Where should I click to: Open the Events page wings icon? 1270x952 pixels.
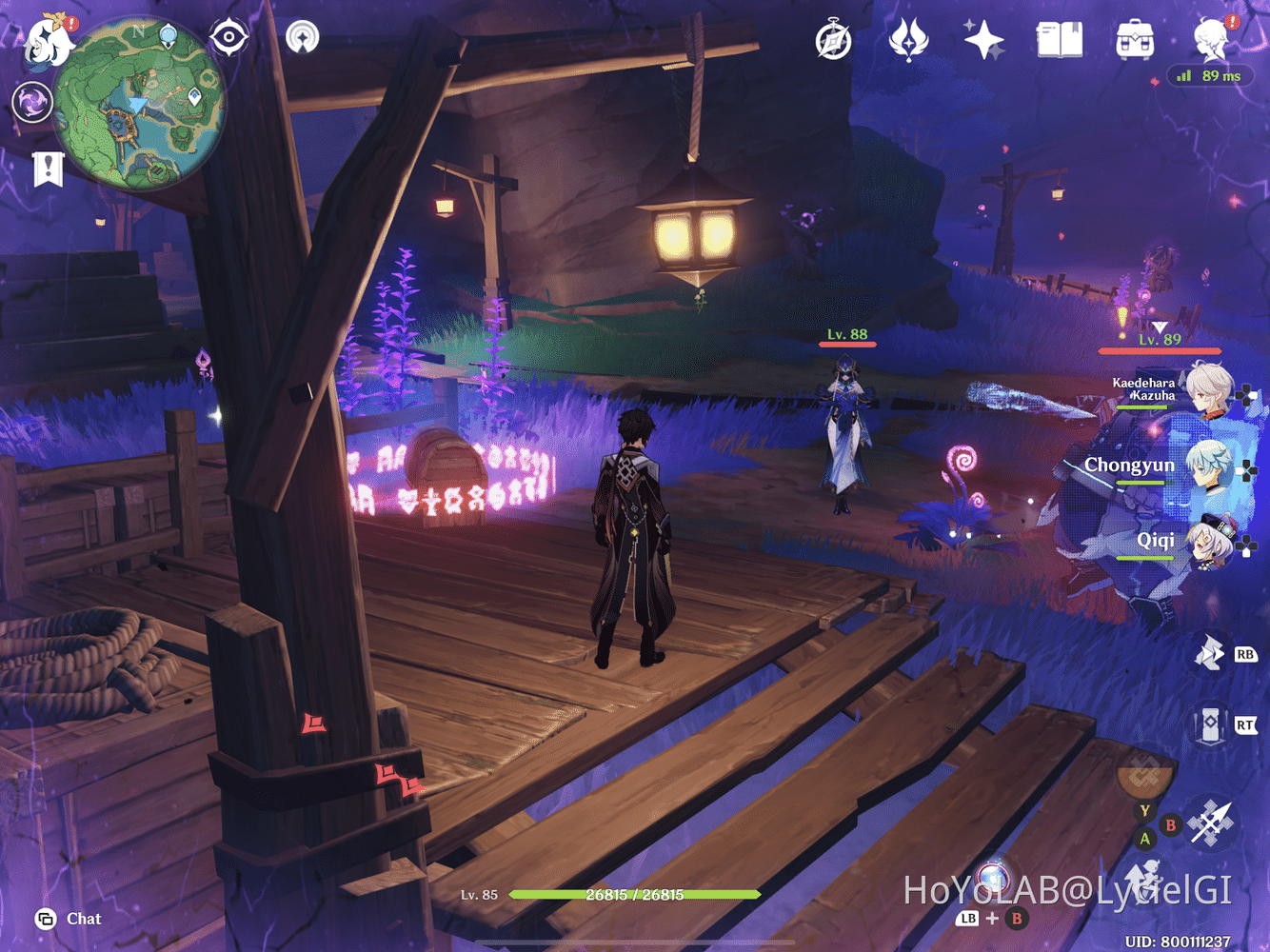909,39
